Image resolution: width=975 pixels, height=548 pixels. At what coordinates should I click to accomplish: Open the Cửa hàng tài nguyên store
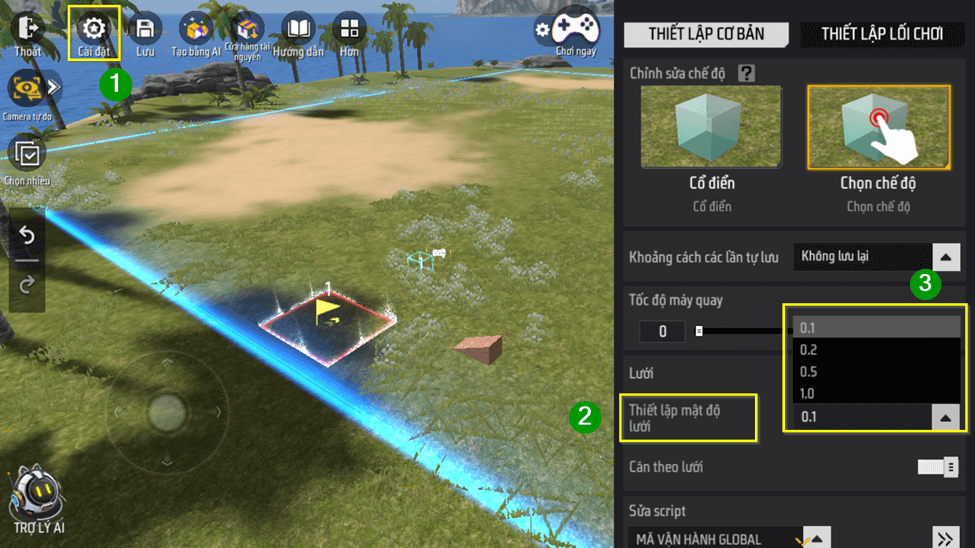(x=246, y=33)
